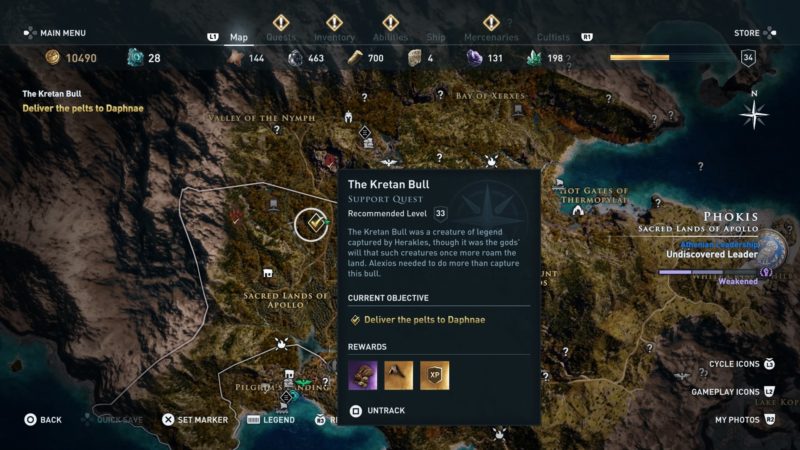
Task: Open the Store
Action: tap(747, 33)
